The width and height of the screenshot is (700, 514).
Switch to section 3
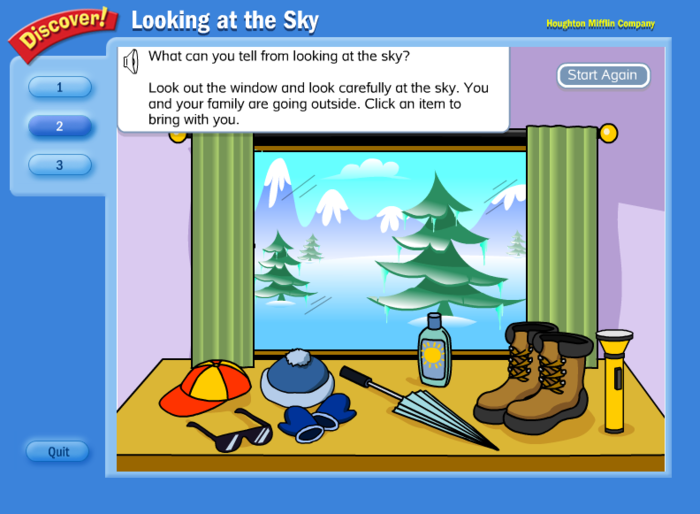(60, 164)
